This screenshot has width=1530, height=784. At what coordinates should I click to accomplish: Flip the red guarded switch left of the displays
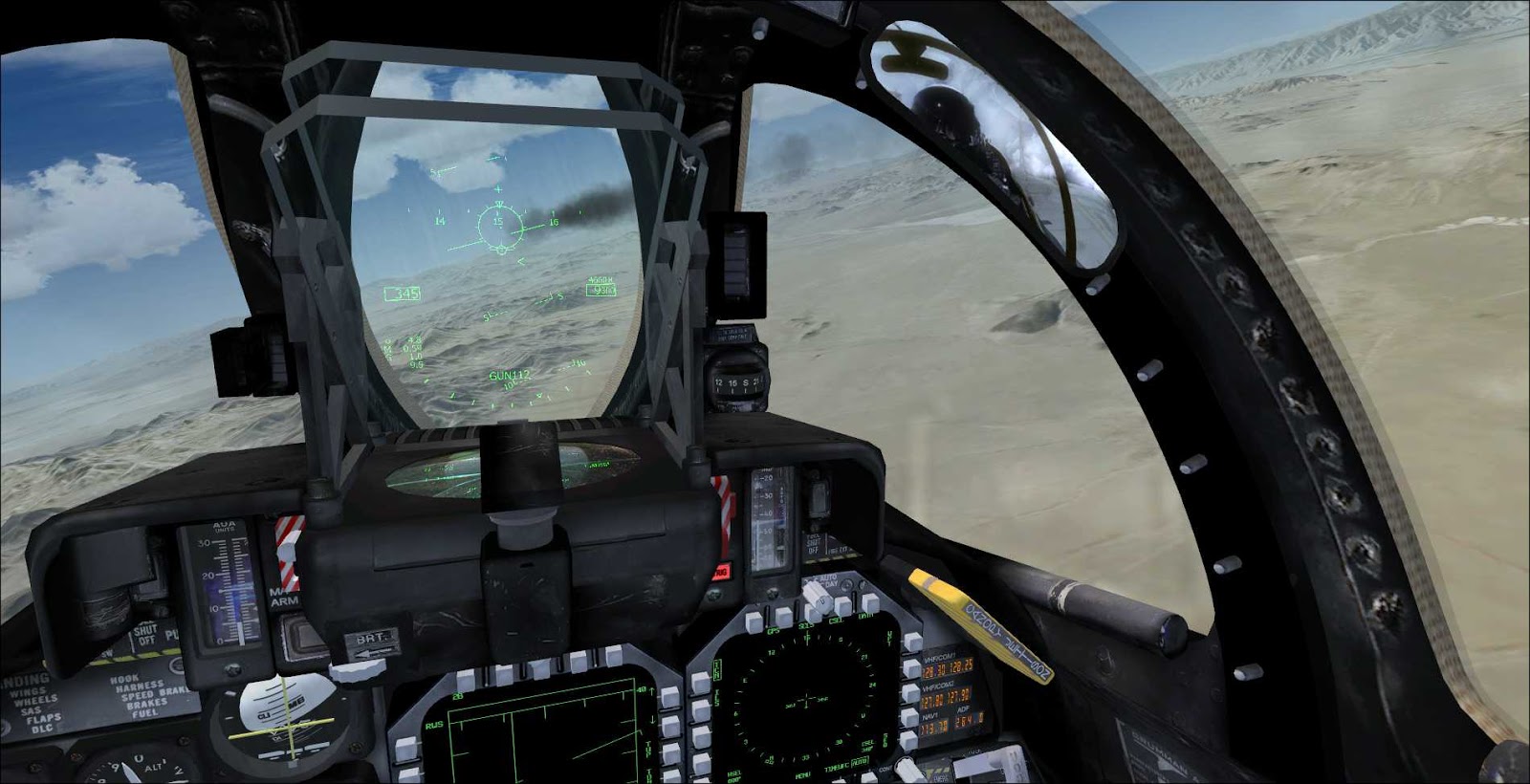click(x=724, y=507)
